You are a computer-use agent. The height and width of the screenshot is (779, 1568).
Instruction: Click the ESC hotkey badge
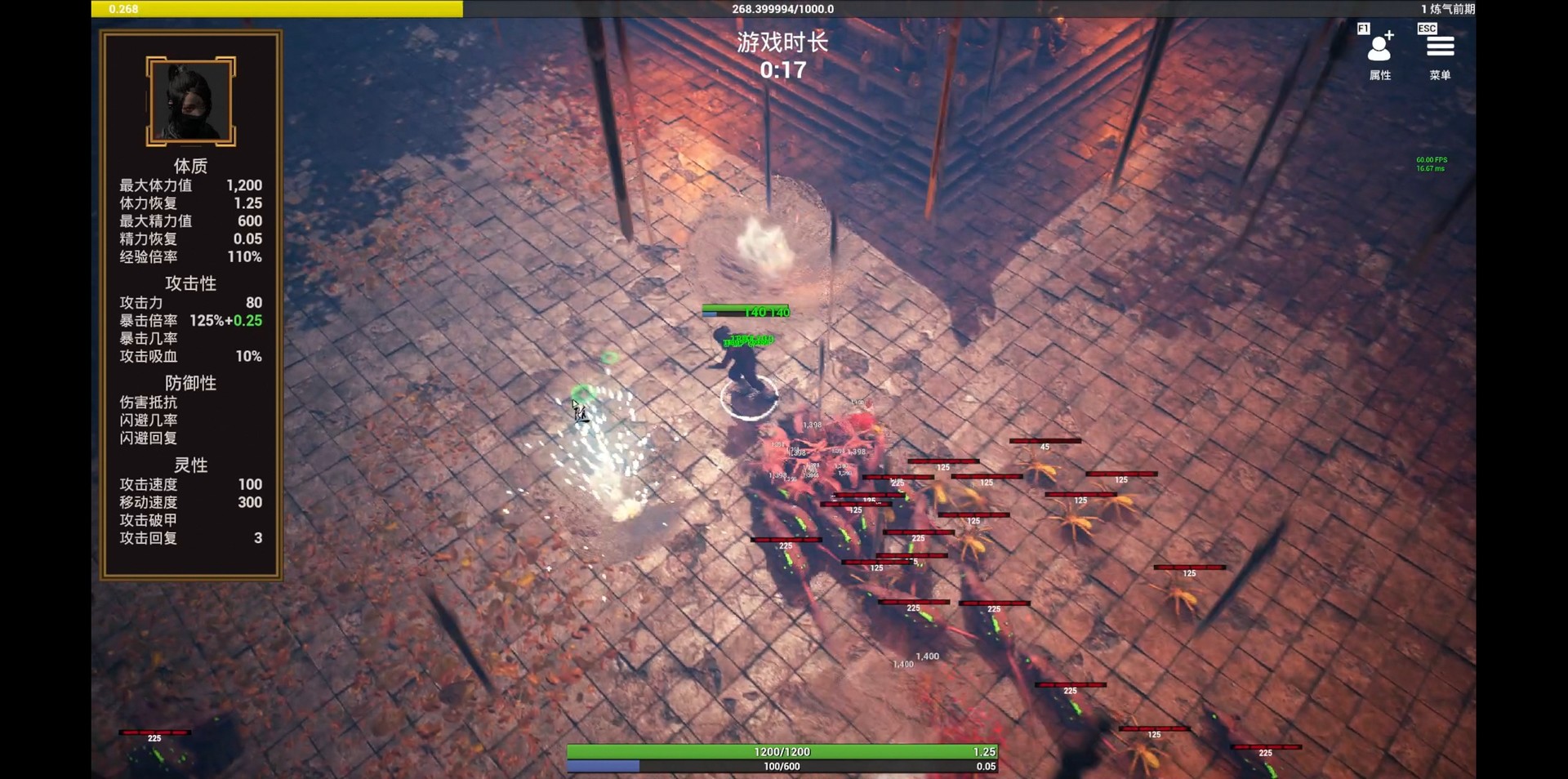pos(1426,27)
